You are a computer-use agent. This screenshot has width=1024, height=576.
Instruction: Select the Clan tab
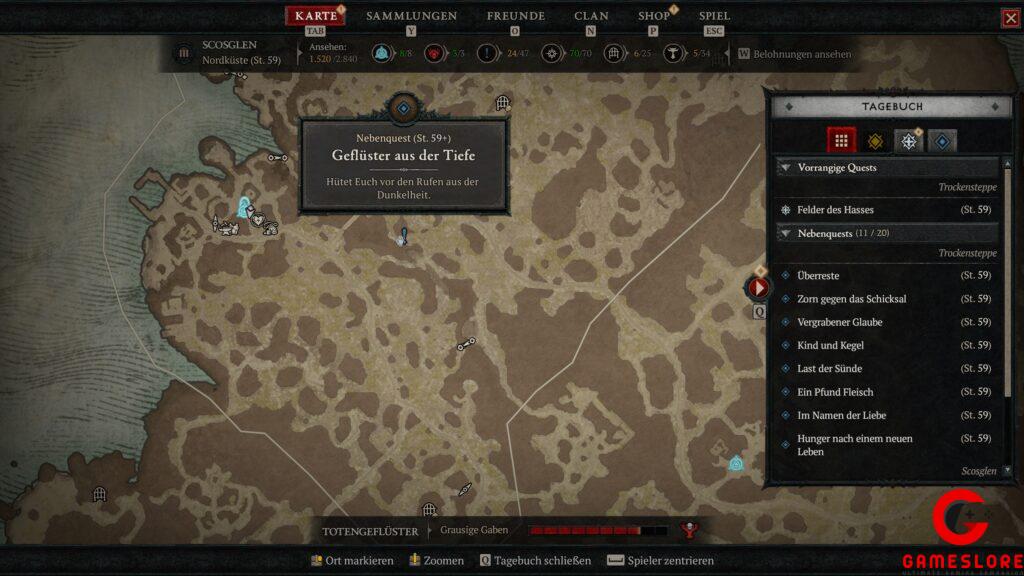[x=591, y=16]
